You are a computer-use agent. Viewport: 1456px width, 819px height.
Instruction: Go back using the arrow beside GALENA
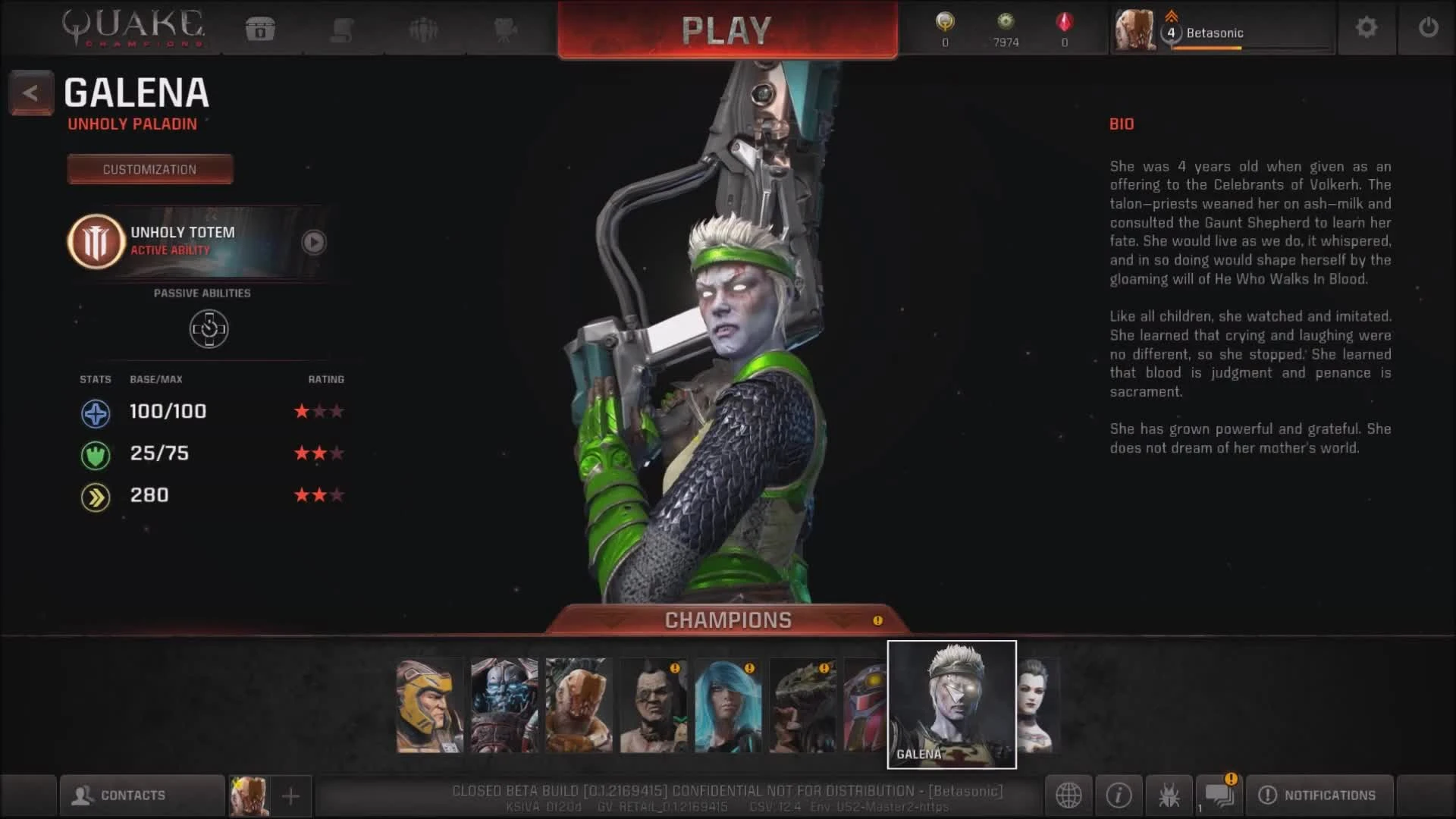(x=30, y=93)
